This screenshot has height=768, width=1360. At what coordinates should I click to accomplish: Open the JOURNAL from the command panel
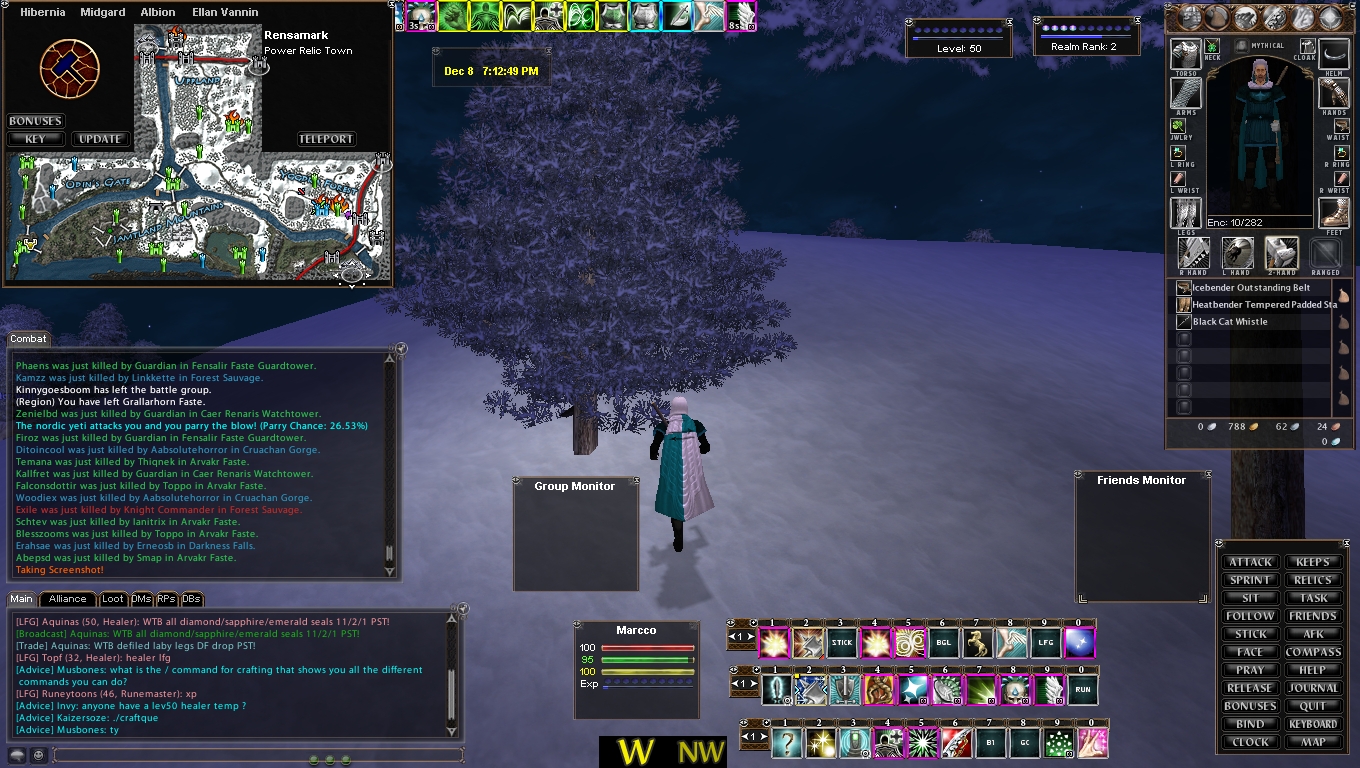(1313, 688)
